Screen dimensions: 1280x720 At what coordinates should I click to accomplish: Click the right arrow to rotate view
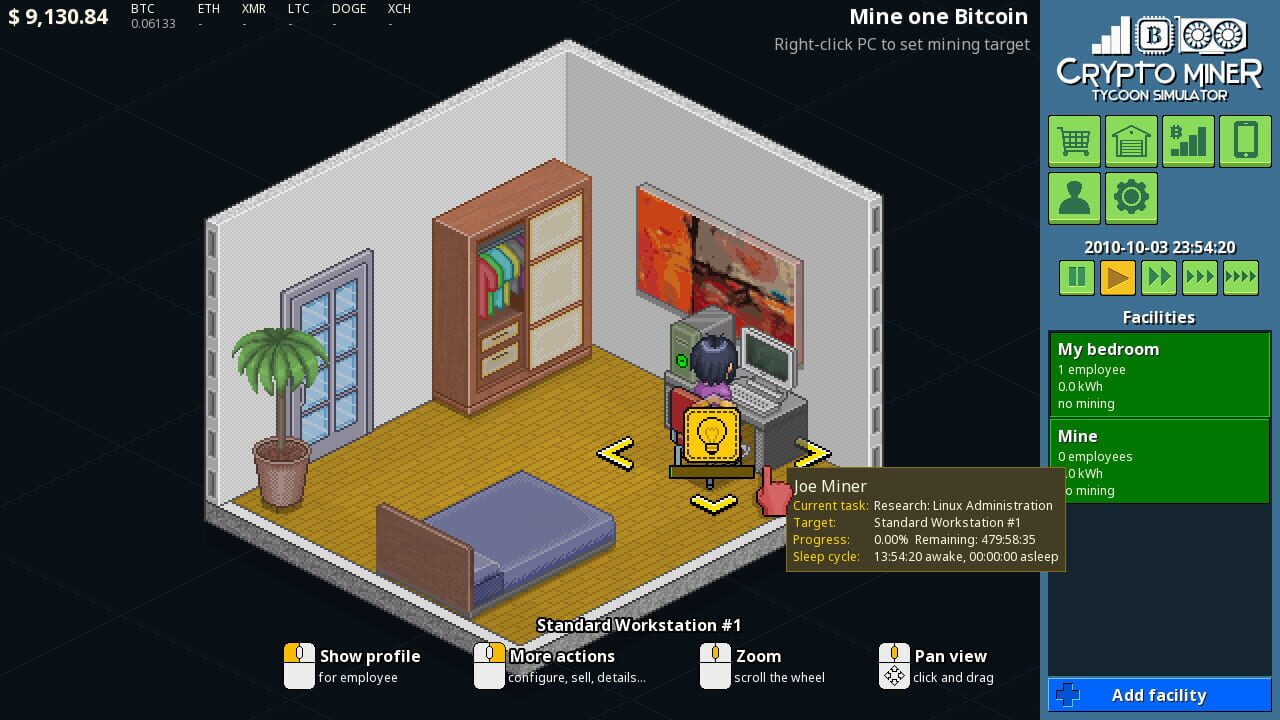[814, 453]
